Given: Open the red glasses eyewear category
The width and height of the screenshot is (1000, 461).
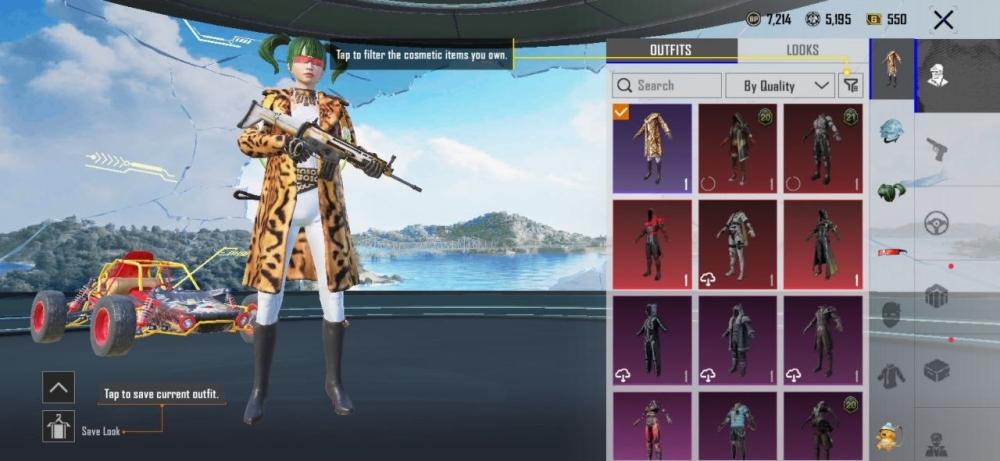Looking at the screenshot, I should [891, 252].
